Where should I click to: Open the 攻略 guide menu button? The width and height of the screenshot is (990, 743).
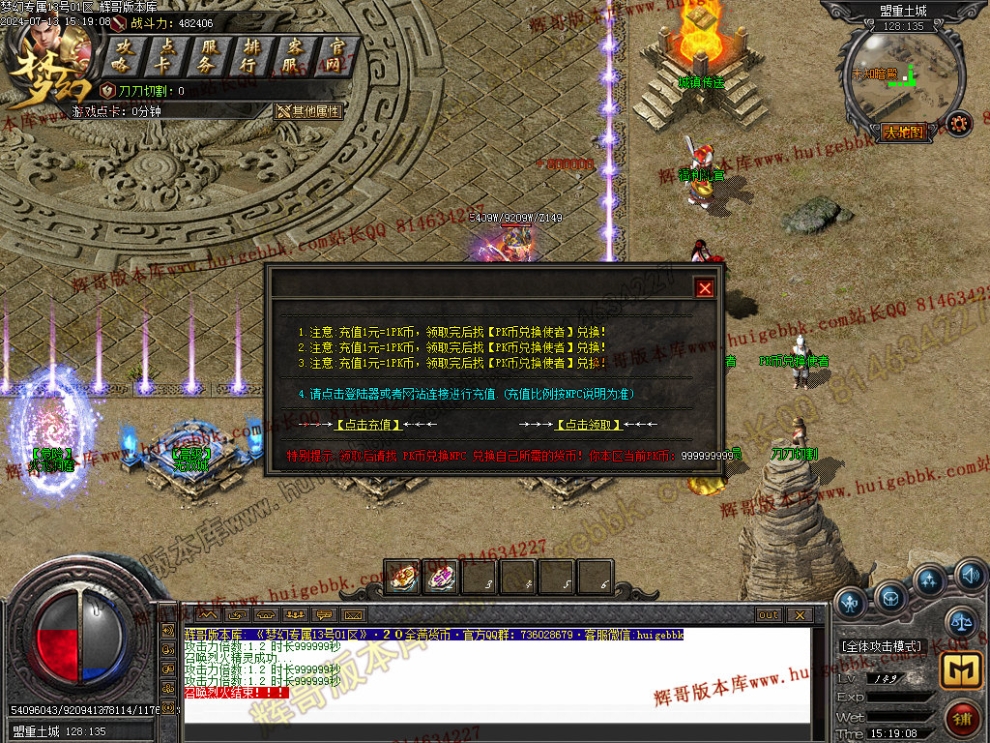point(124,56)
